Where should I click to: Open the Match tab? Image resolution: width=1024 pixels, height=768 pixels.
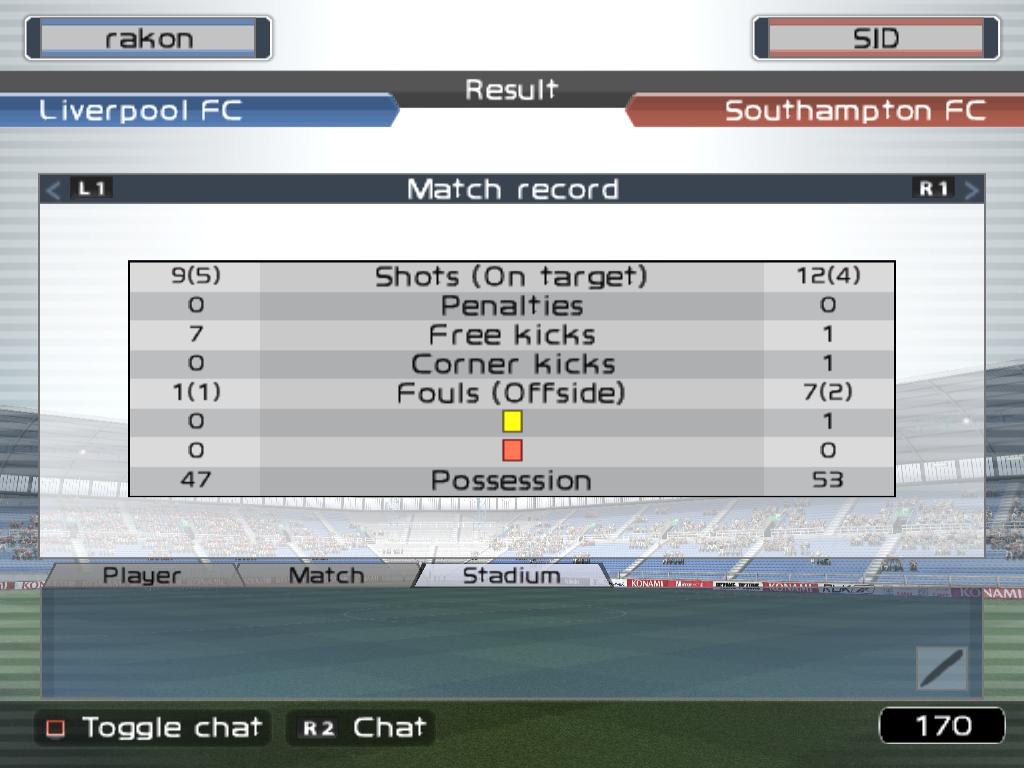326,575
